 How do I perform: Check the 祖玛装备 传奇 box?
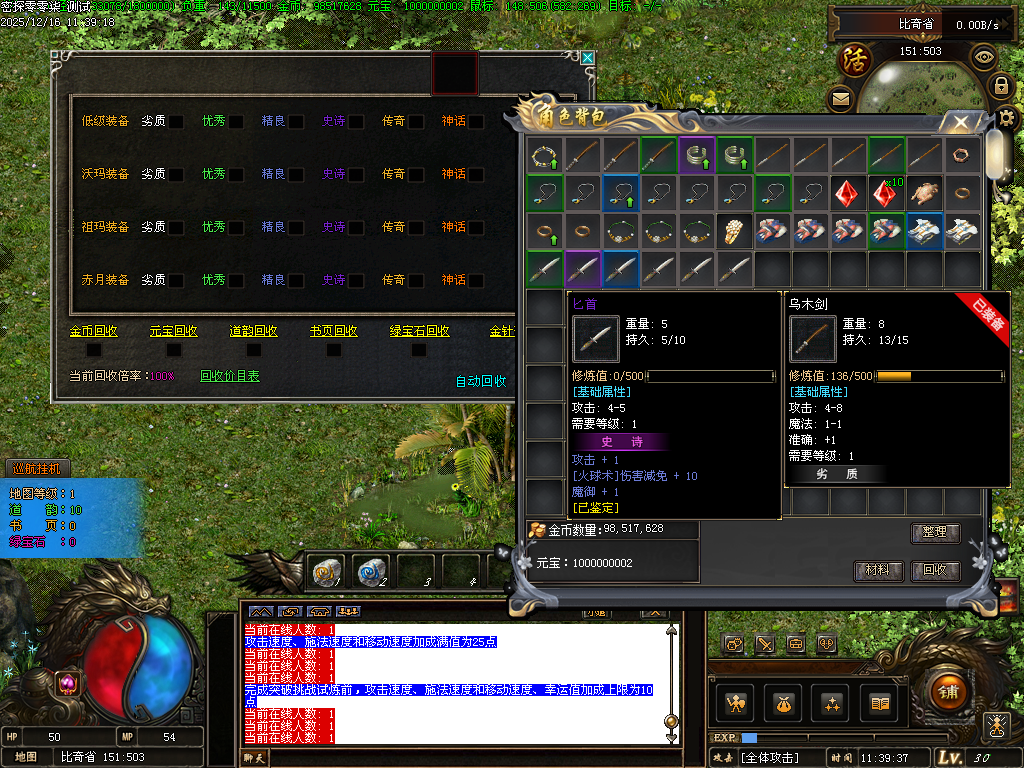point(416,227)
